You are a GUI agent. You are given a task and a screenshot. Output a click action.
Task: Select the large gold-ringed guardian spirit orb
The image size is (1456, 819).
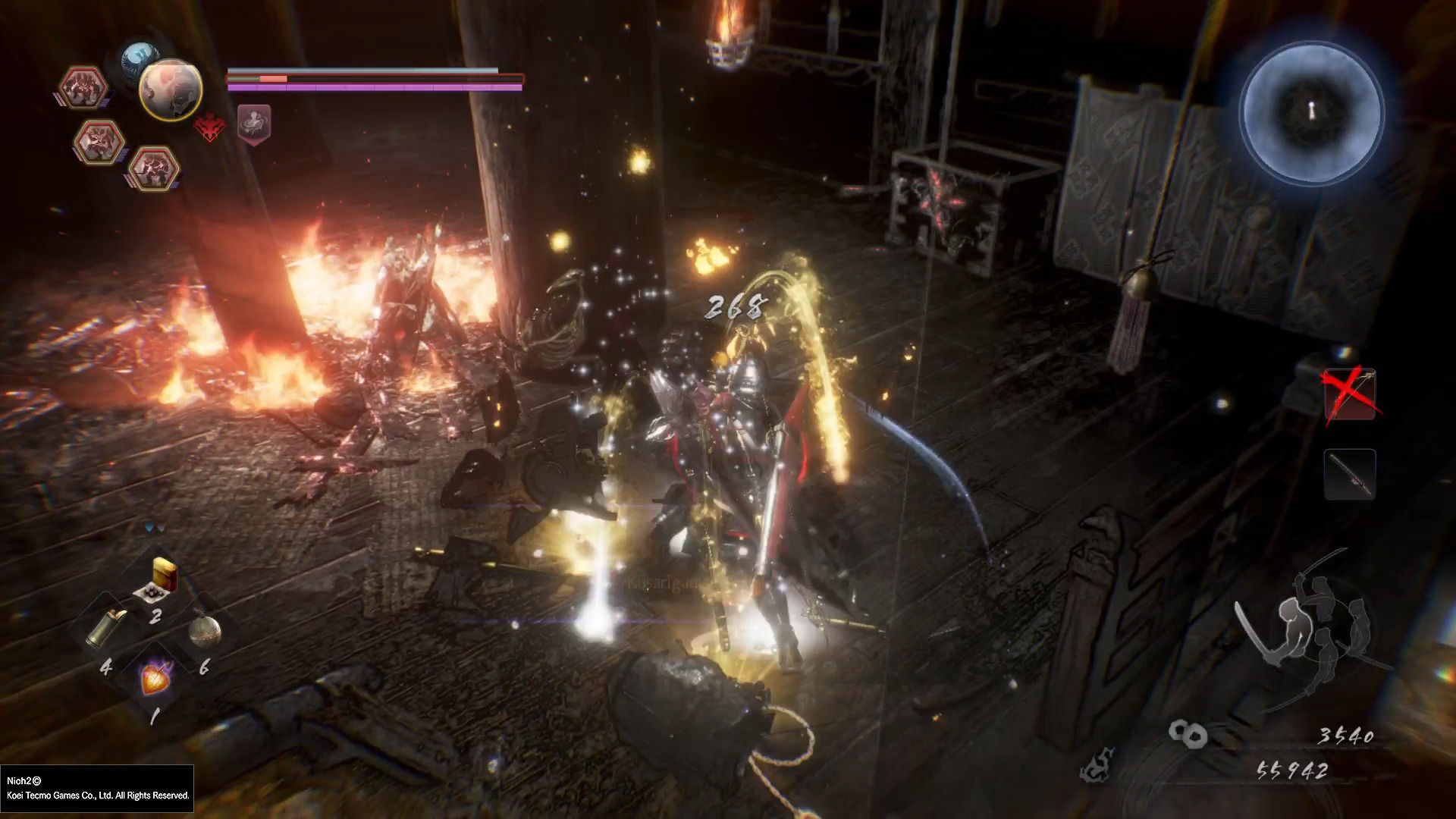(x=171, y=89)
